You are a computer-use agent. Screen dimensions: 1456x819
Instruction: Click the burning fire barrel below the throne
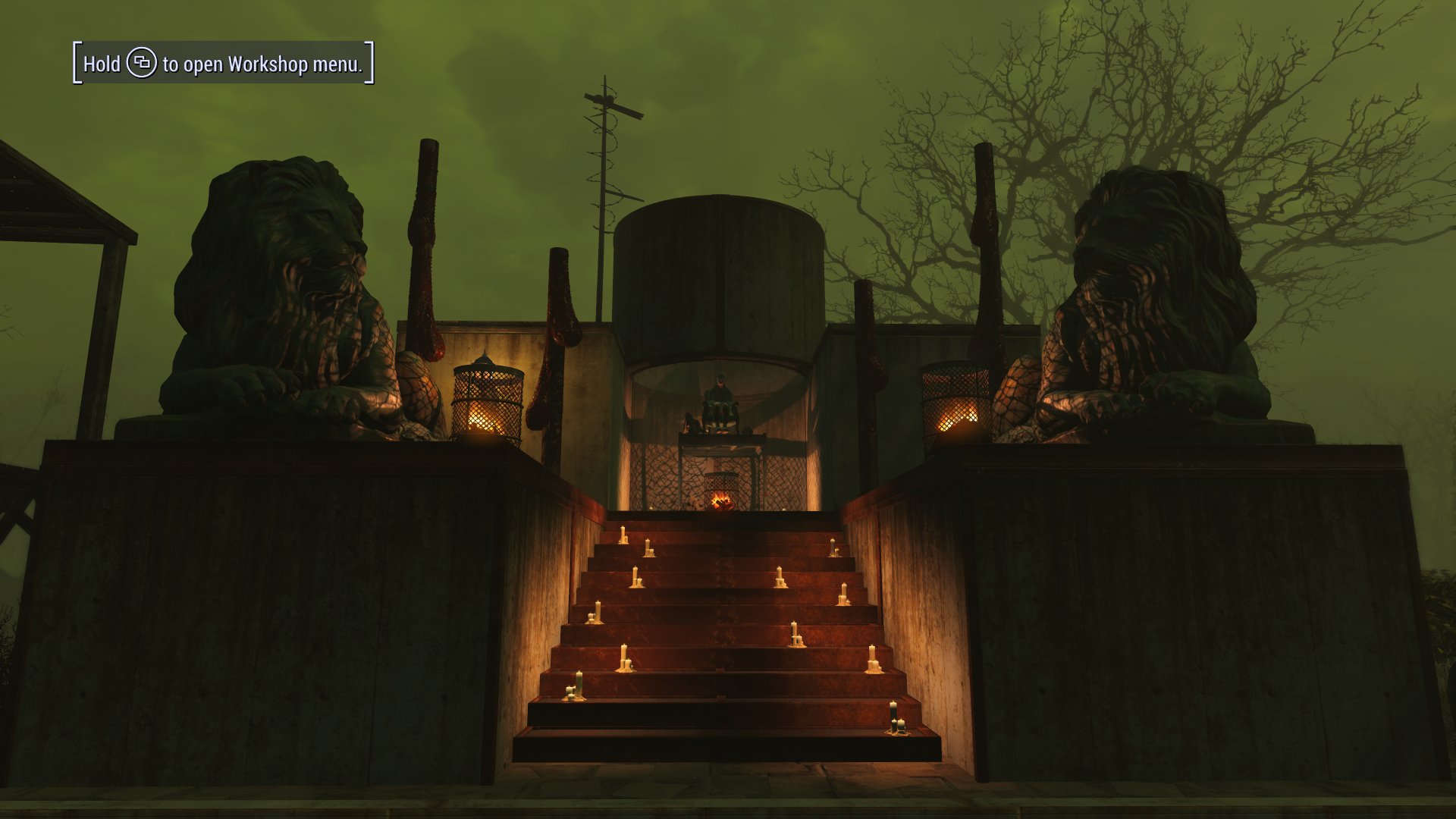point(720,493)
